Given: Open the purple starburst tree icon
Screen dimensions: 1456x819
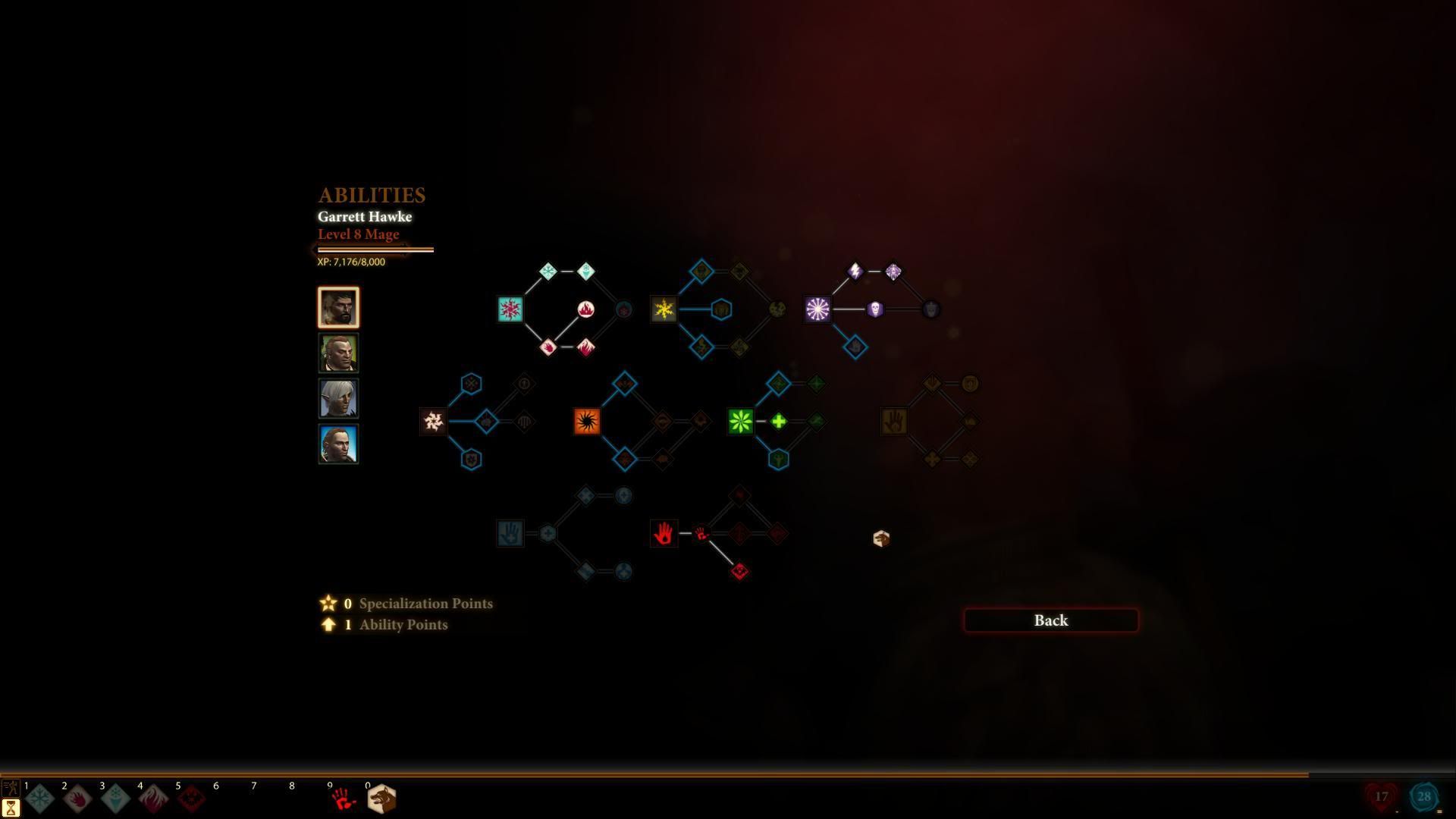Looking at the screenshot, I should point(817,309).
